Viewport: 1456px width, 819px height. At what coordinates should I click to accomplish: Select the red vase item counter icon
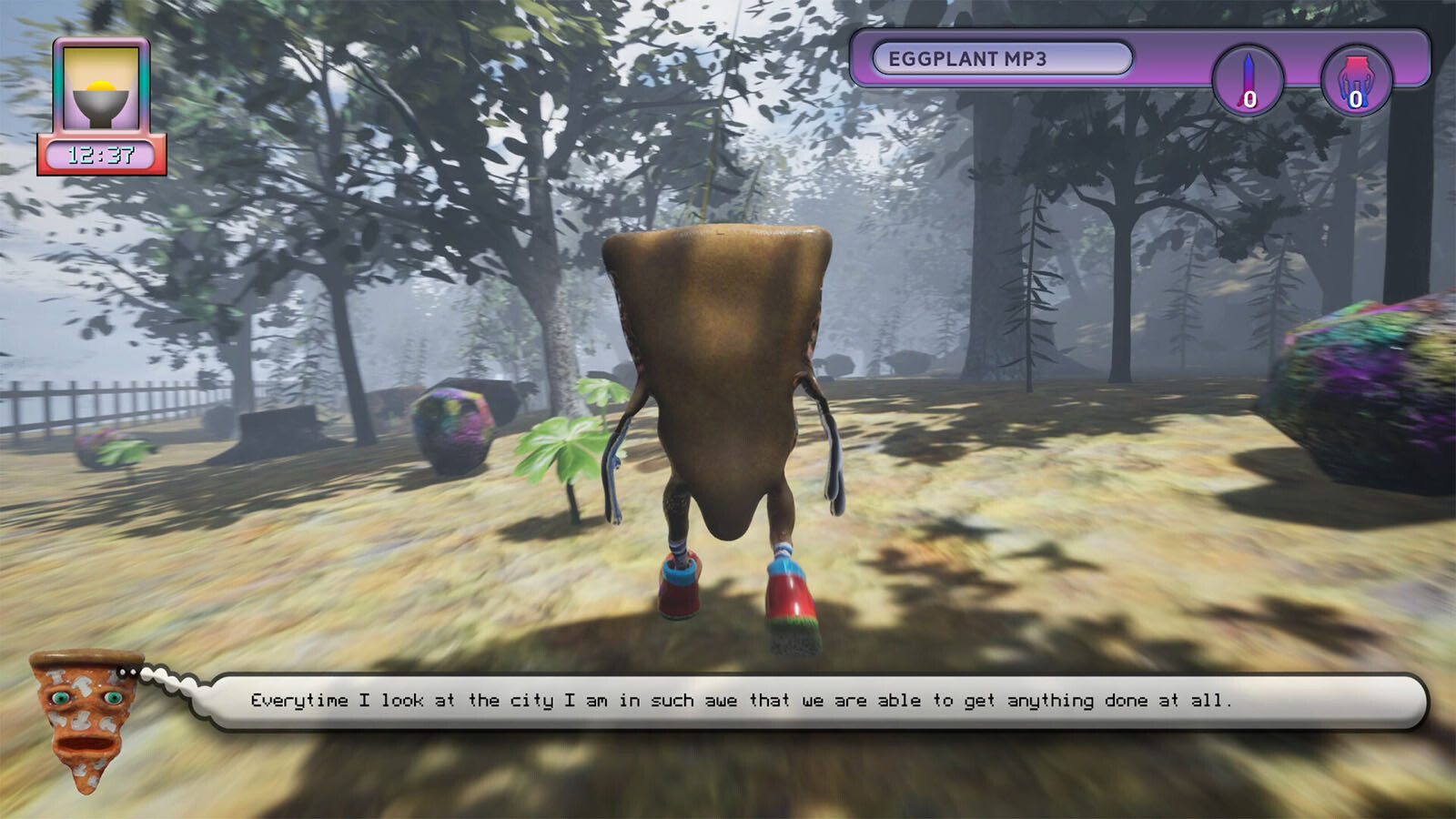click(x=1356, y=80)
